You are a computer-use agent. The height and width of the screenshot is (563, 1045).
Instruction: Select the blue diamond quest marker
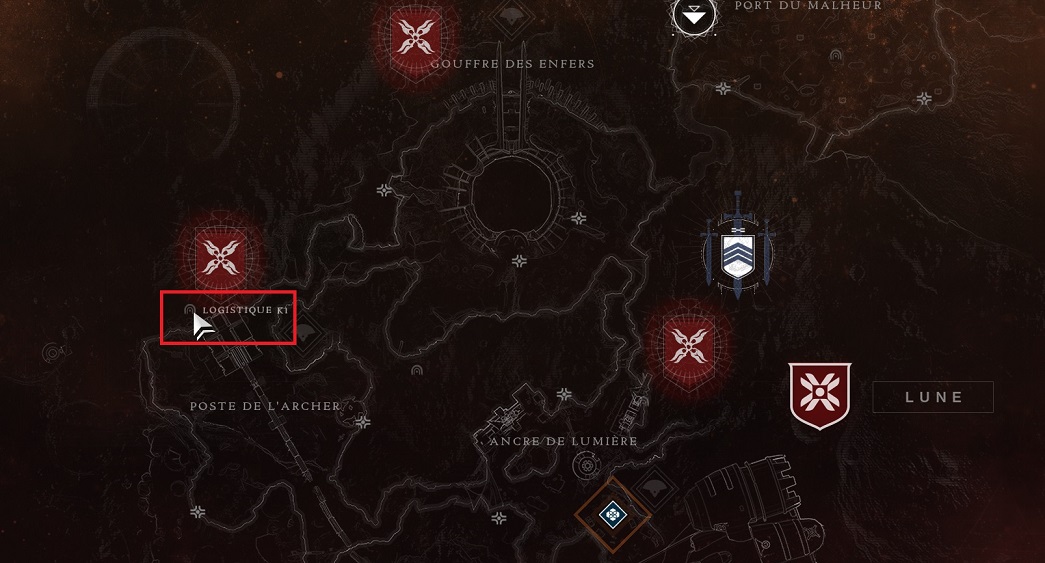[612, 515]
